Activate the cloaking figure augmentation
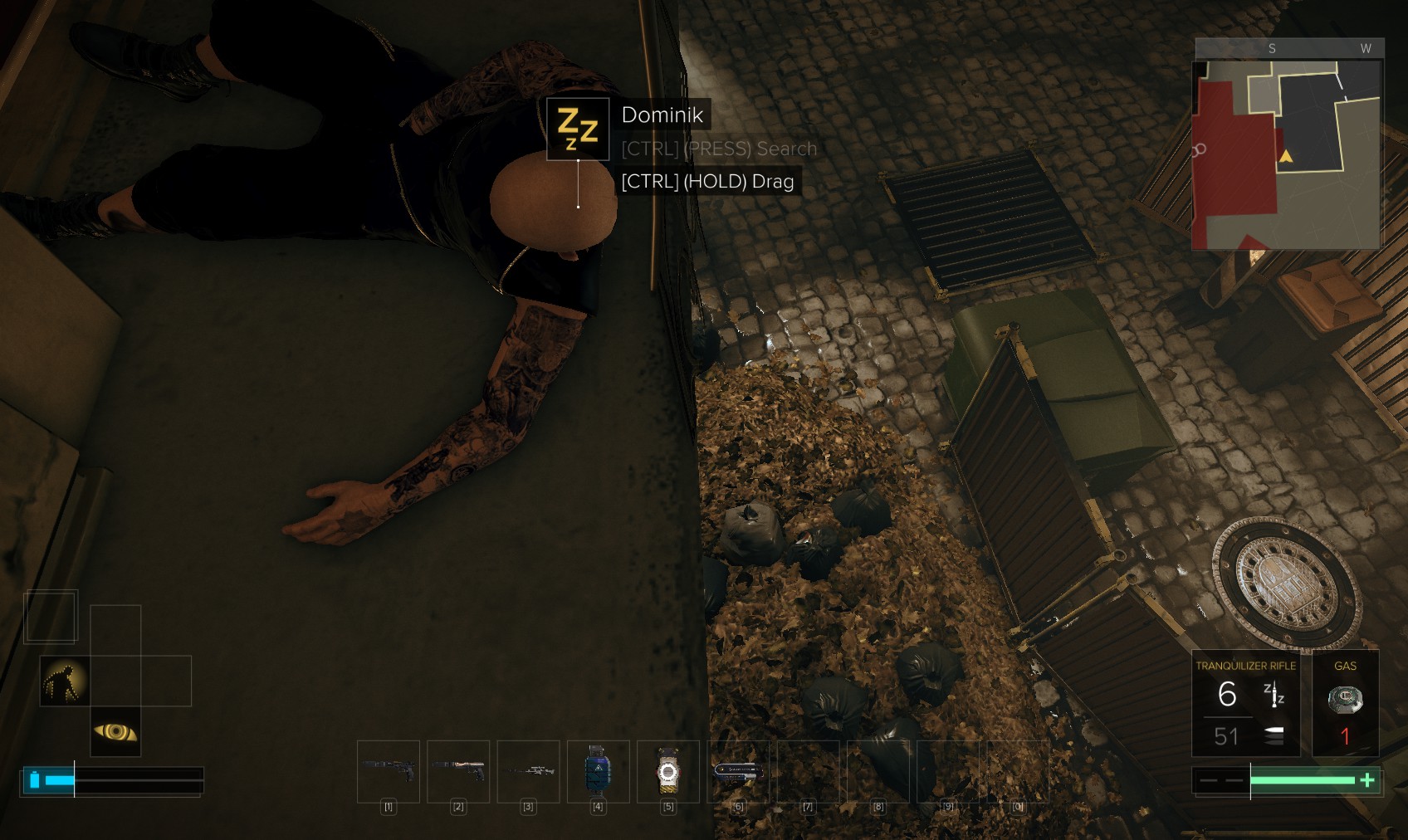The width and height of the screenshot is (1408, 840). pos(65,681)
